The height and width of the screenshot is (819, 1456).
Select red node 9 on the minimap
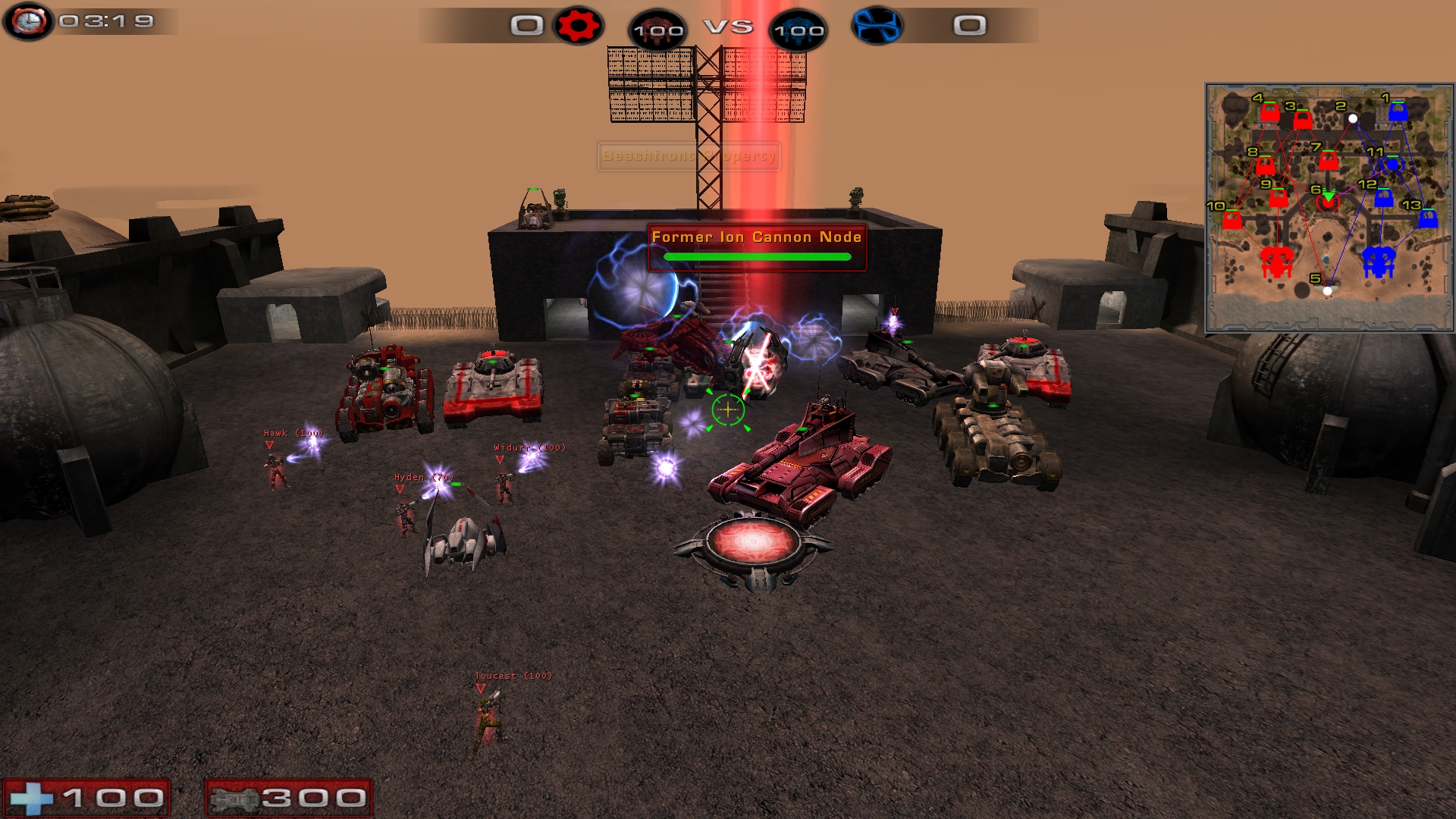(x=1279, y=198)
